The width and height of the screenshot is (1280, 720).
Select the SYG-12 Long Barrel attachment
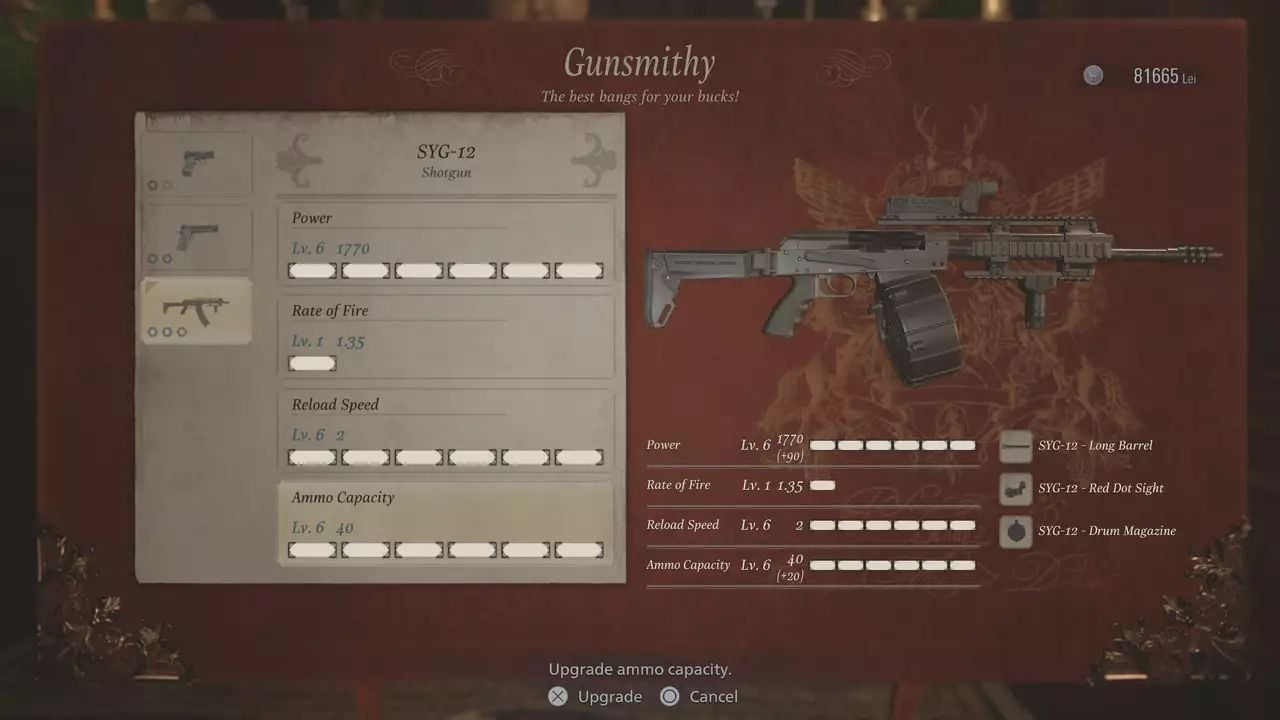[x=1016, y=446]
